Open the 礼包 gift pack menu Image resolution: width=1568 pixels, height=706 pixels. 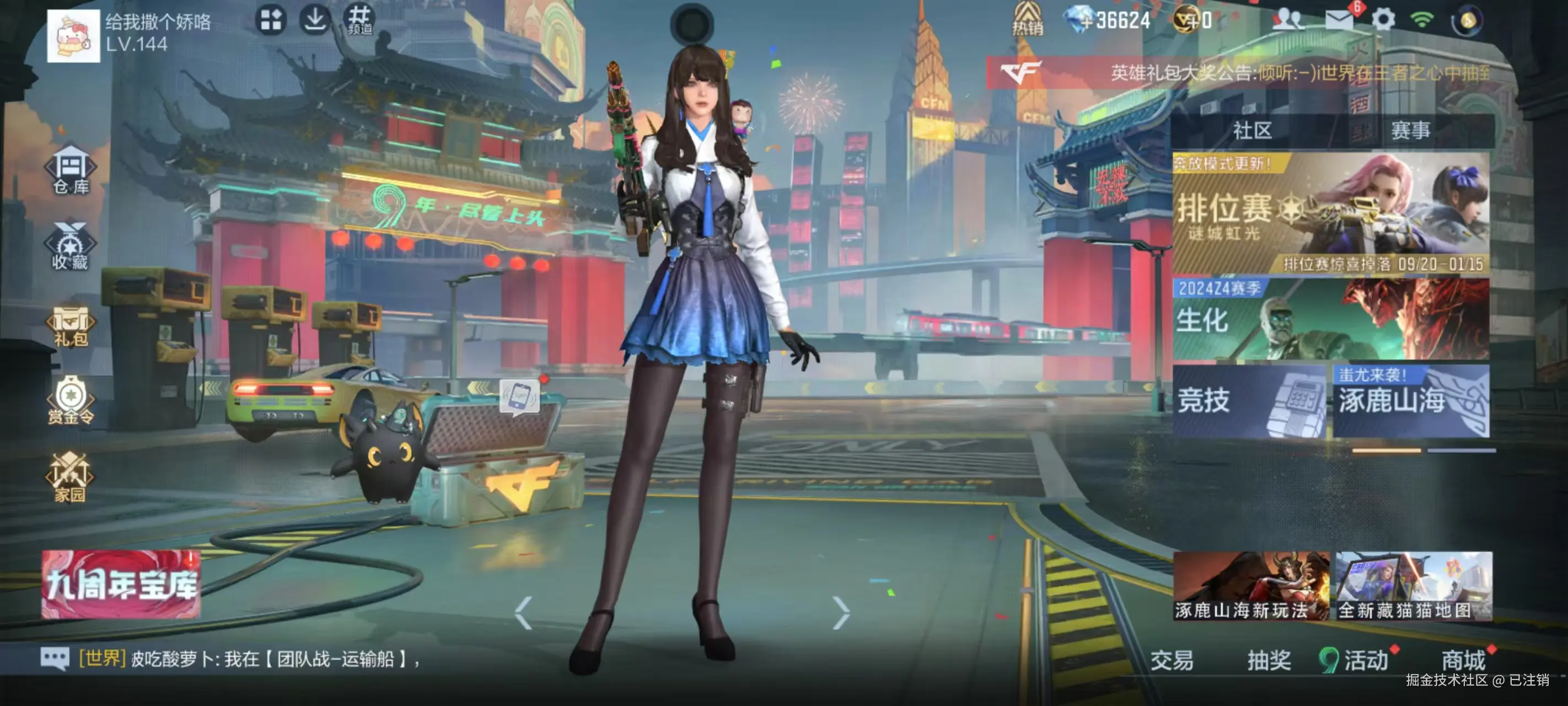71,326
